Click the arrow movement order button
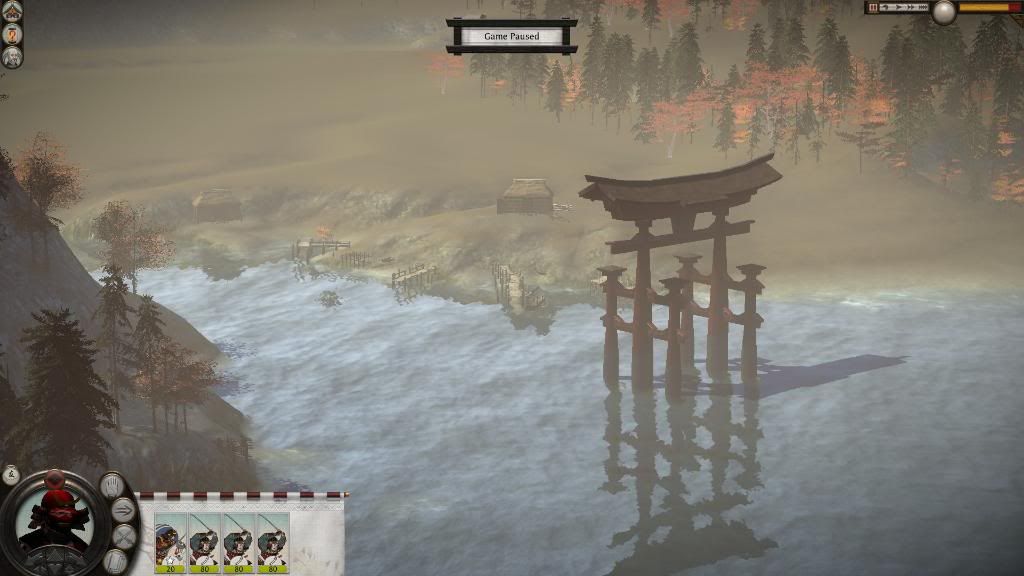The width and height of the screenshot is (1024, 576). (123, 510)
